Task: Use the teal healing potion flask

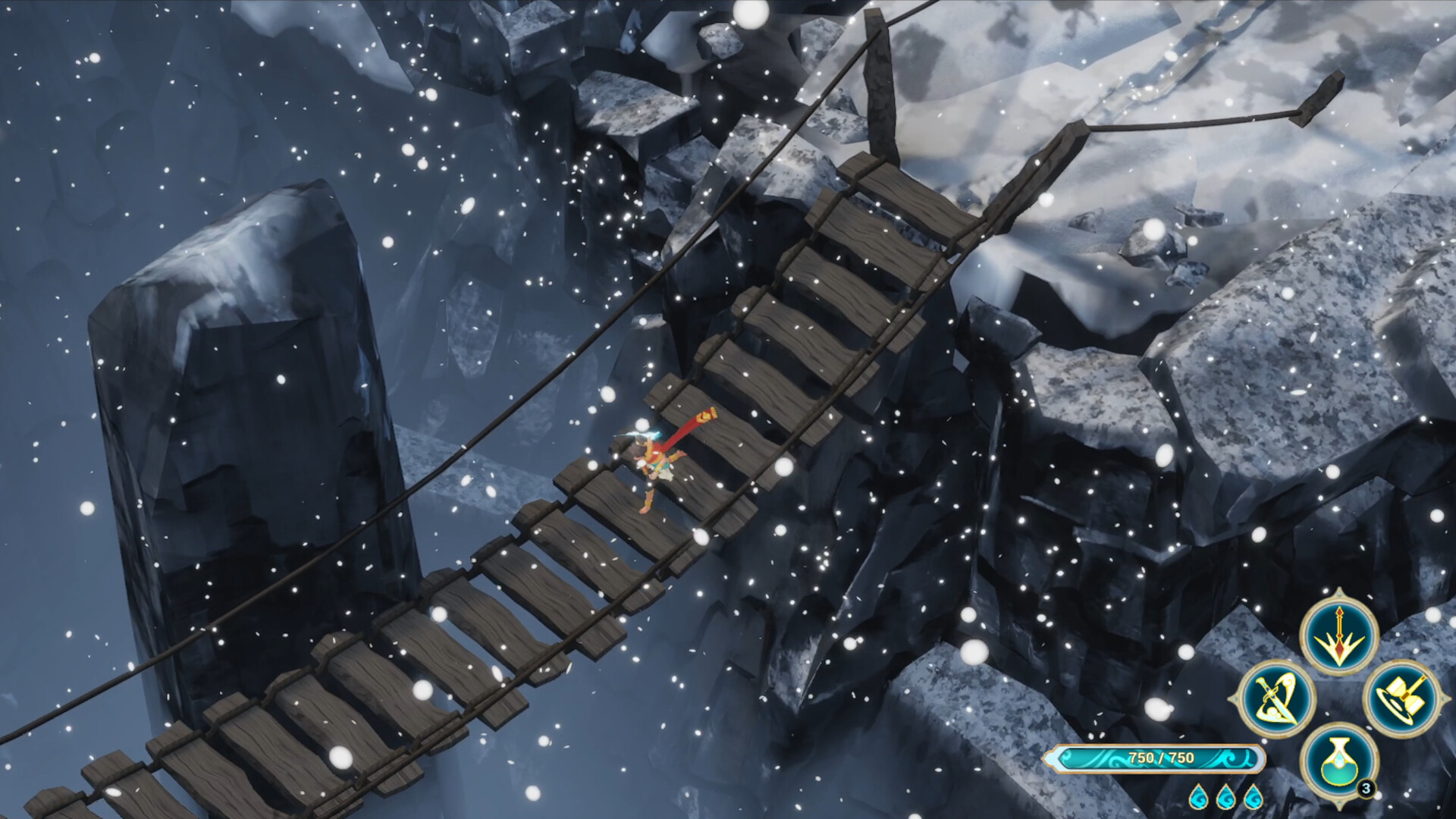Action: [x=1338, y=761]
